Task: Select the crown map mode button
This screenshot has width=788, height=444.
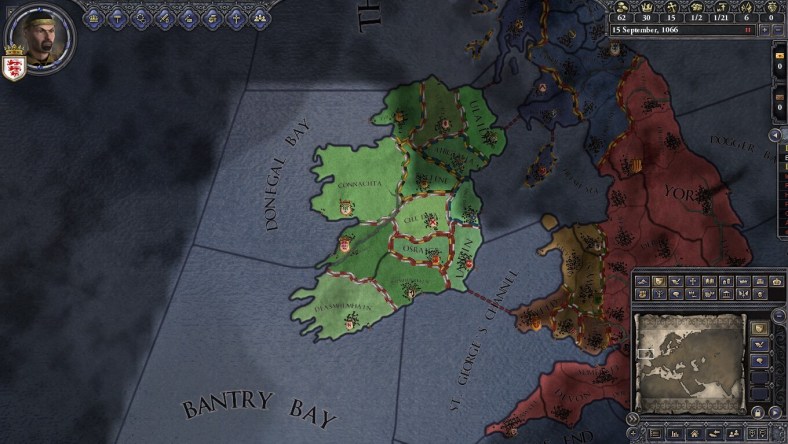Action: coord(777,282)
